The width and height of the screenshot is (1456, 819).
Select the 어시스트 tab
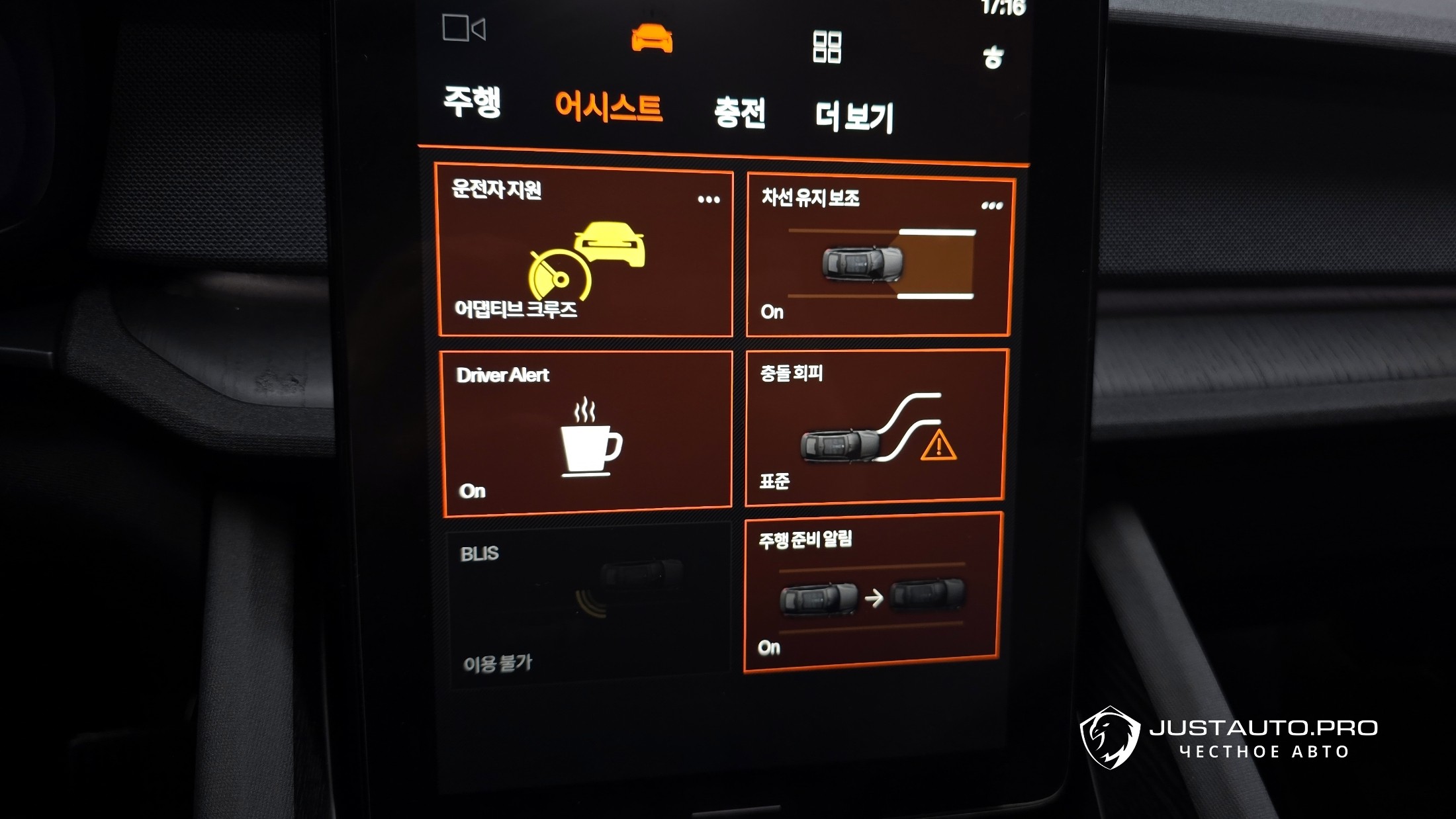[x=608, y=107]
